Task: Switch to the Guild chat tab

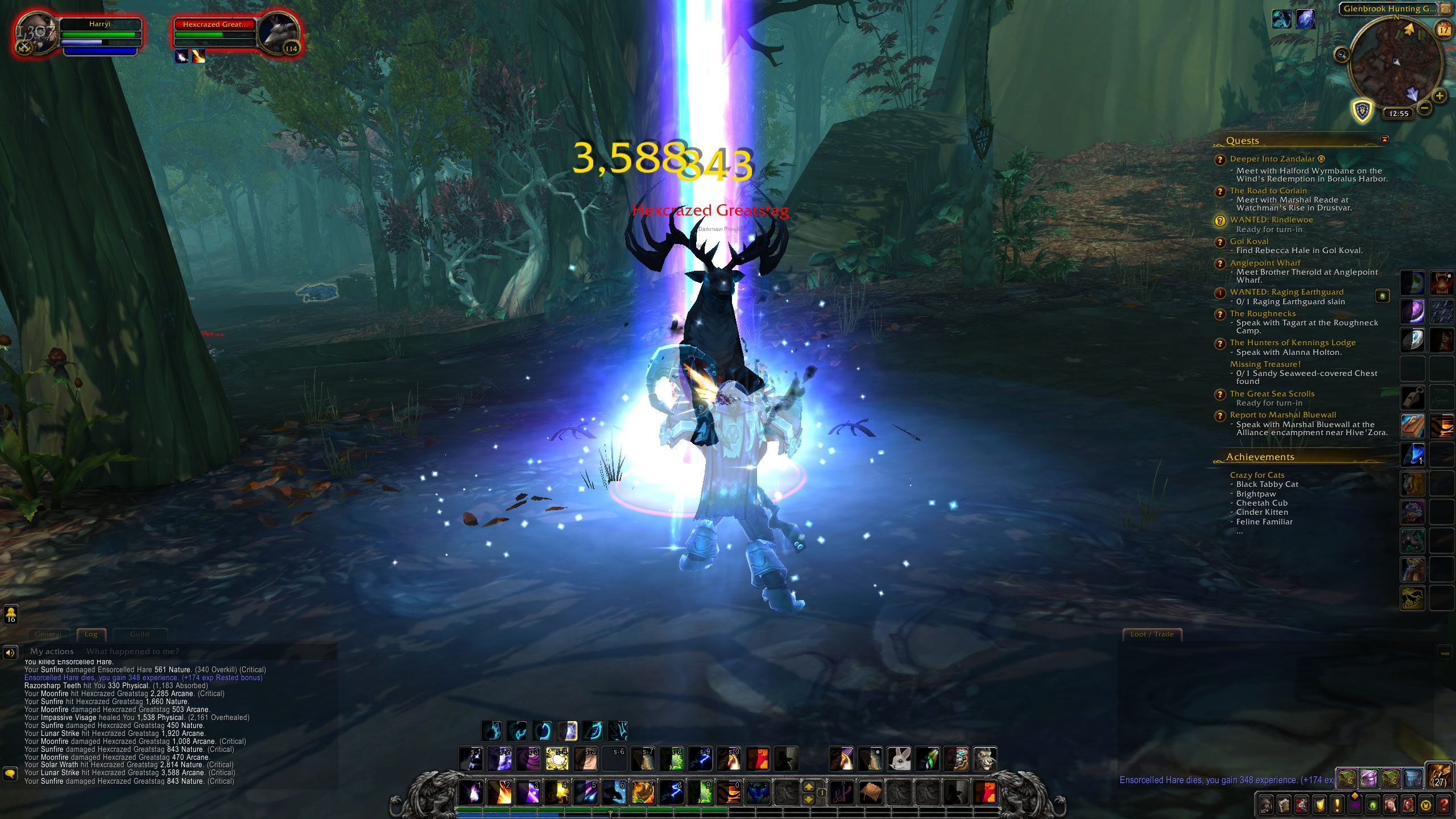Action: pyautogui.click(x=140, y=634)
